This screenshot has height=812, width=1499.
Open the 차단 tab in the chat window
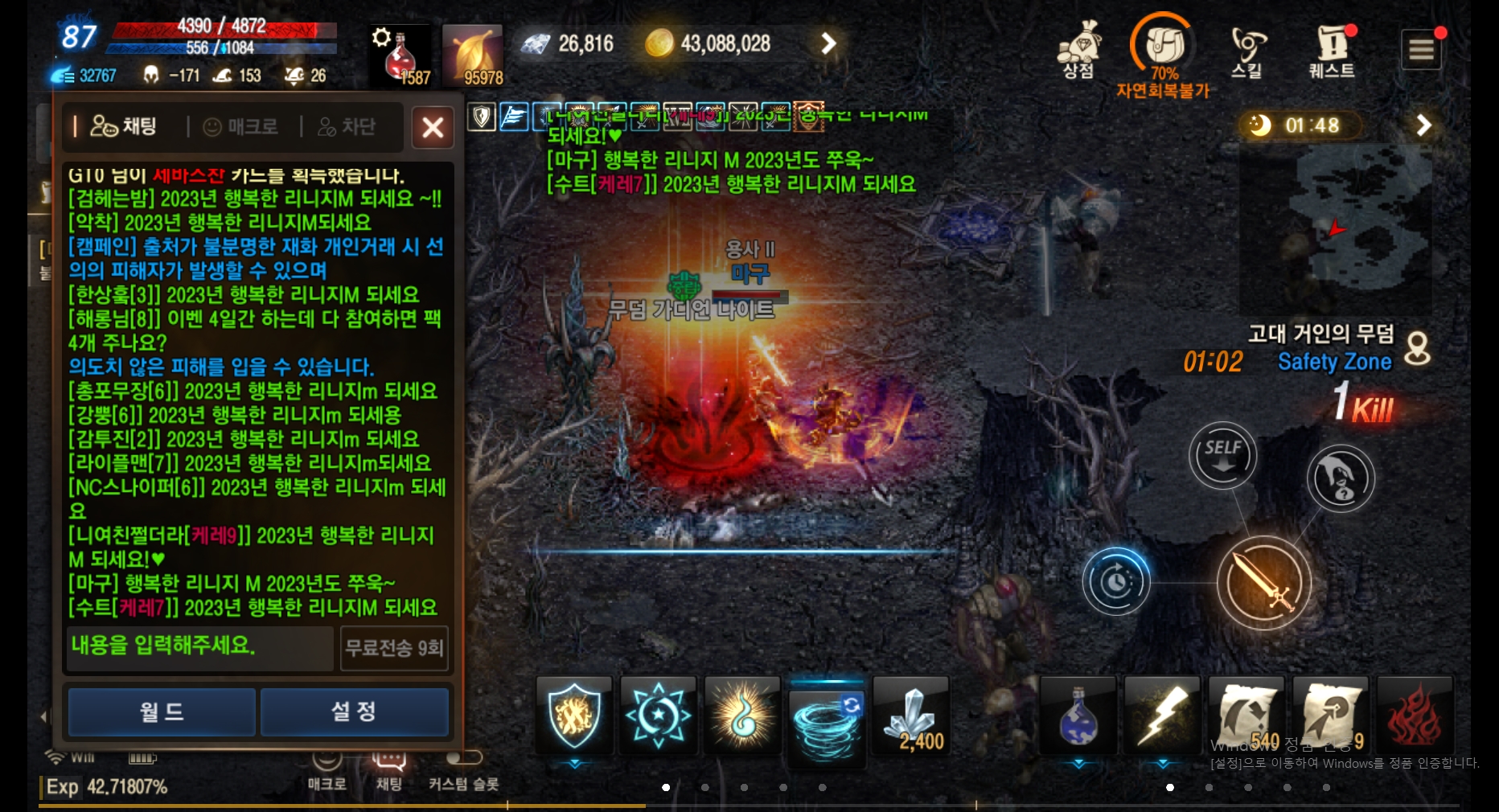[349, 126]
